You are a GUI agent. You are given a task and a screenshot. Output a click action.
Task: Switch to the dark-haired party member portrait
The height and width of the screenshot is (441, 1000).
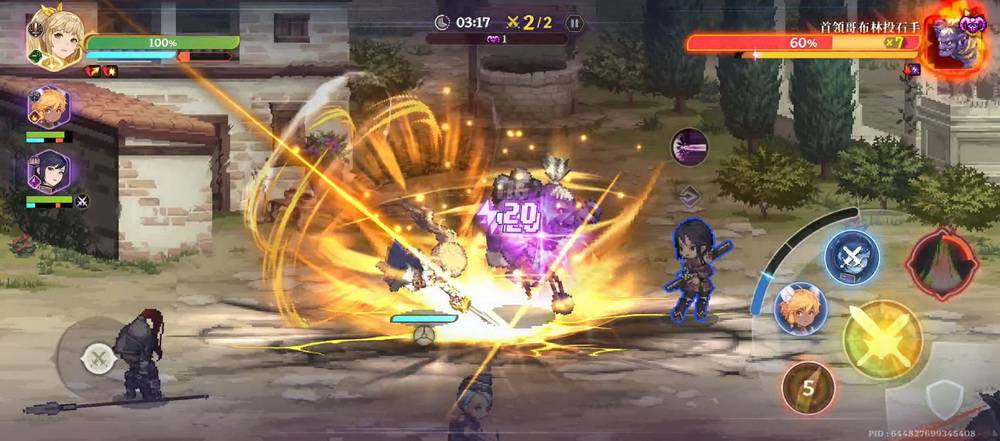click(47, 172)
